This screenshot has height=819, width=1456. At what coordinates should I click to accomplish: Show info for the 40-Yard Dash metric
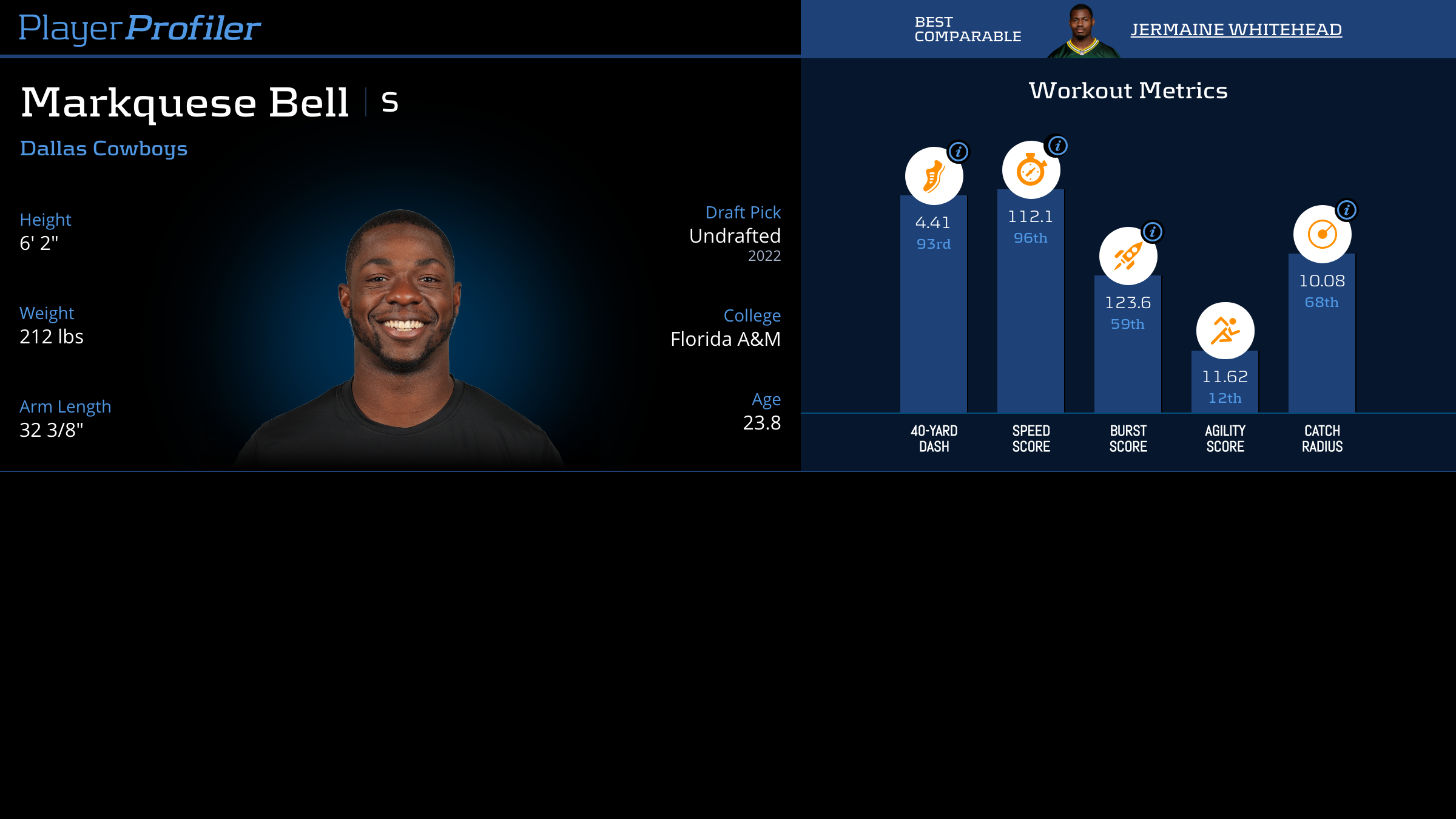(x=959, y=152)
